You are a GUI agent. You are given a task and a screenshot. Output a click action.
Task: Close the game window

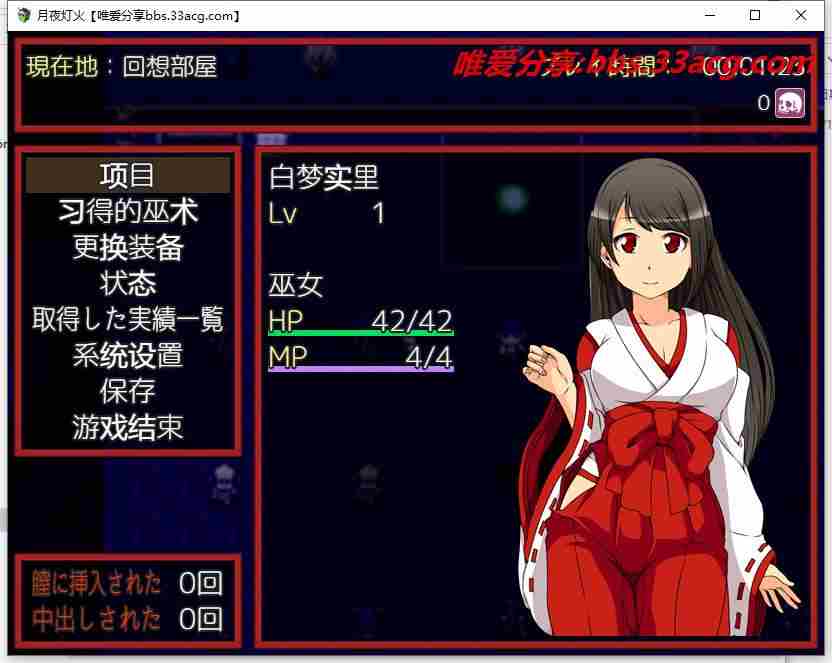pyautogui.click(x=801, y=16)
